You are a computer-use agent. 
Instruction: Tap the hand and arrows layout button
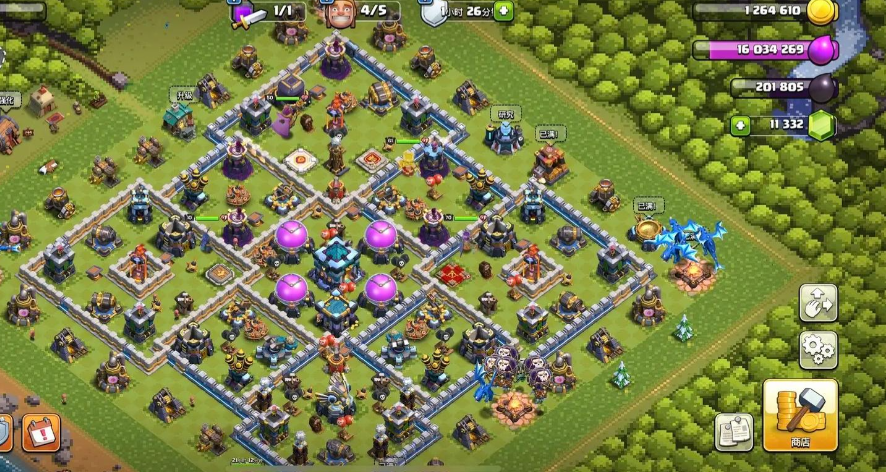coord(818,303)
